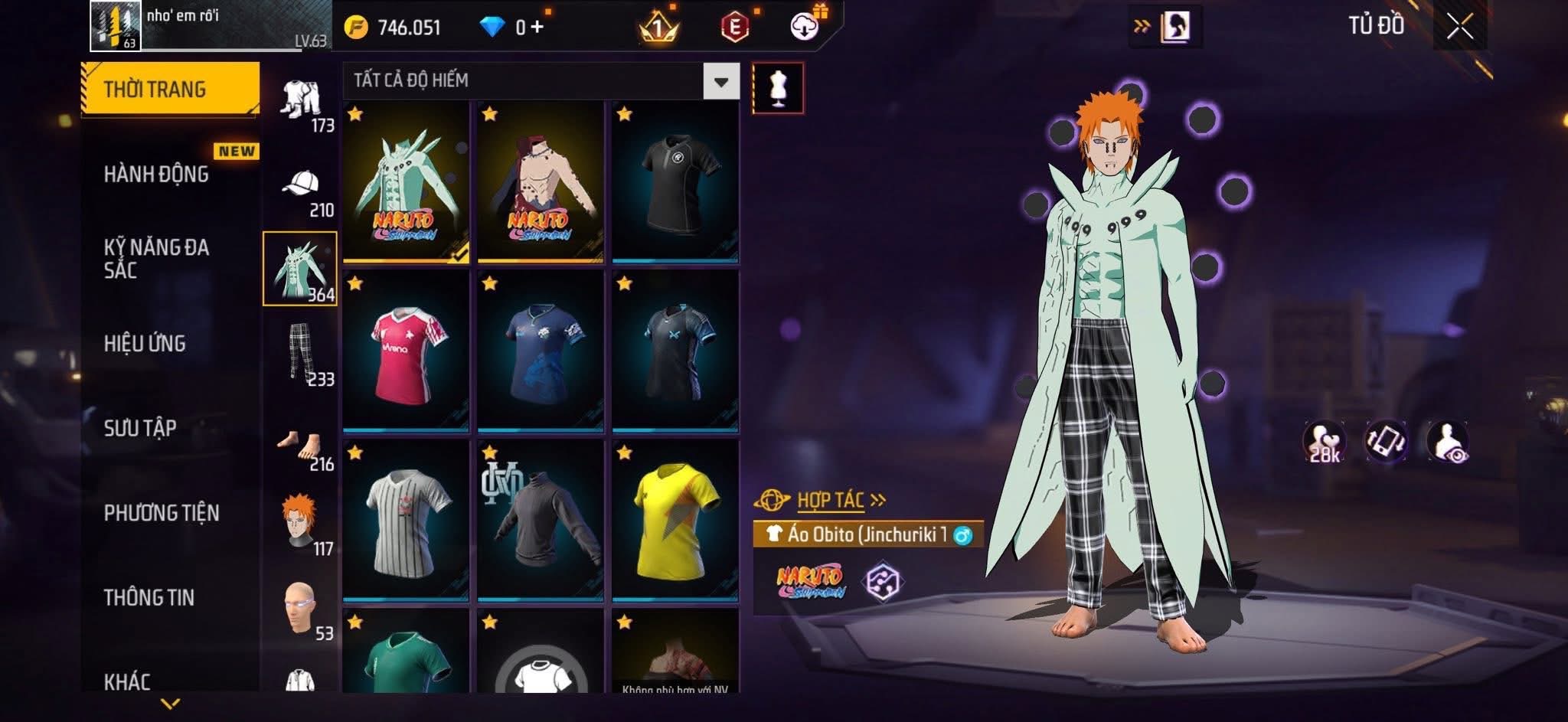Toggle the character visibility eye icon
This screenshot has height=722, width=1568.
click(1447, 443)
